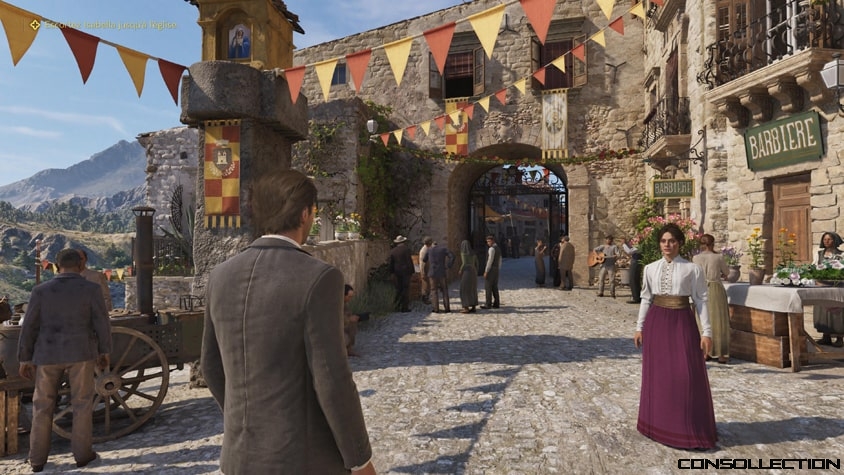The width and height of the screenshot is (844, 475).
Task: Select the gold objective marker icon
Action: tap(35, 24)
